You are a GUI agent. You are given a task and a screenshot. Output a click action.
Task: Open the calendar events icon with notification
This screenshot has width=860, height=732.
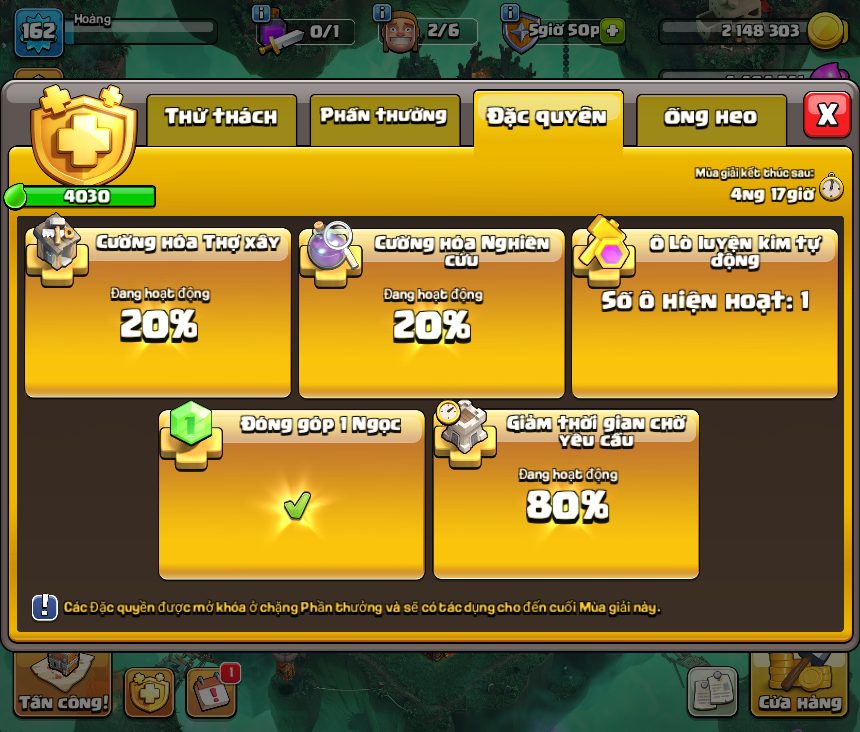(x=212, y=691)
